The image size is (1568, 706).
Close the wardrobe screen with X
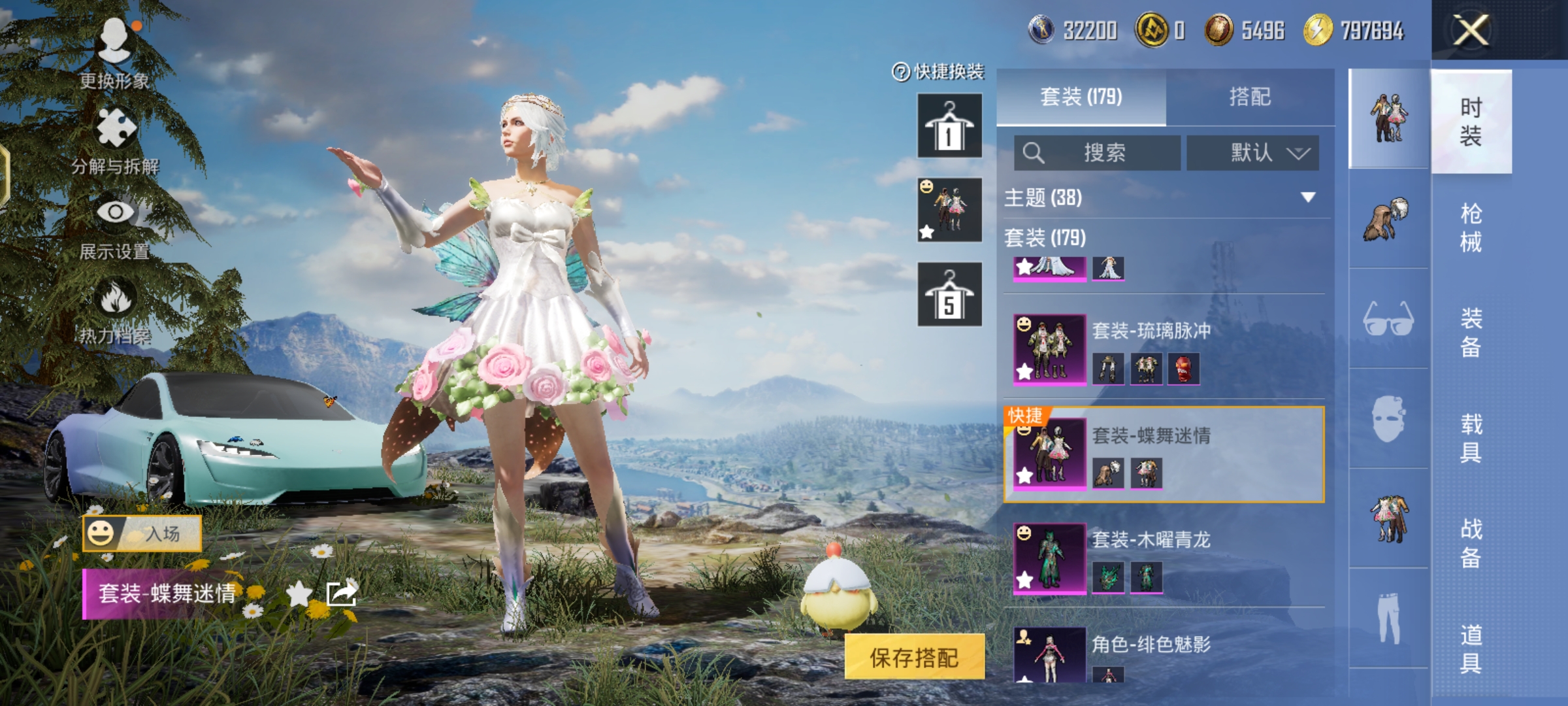(1470, 31)
